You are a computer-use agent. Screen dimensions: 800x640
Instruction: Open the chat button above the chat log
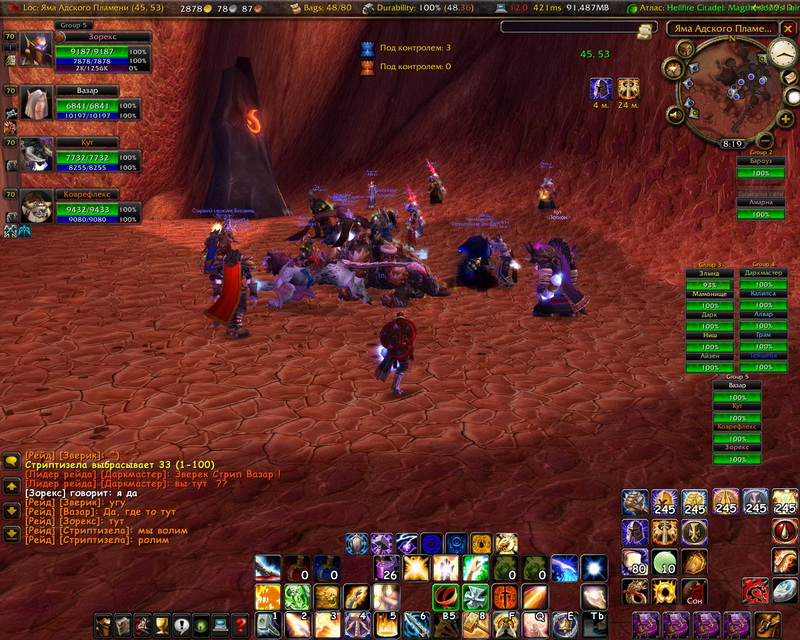click(11, 462)
